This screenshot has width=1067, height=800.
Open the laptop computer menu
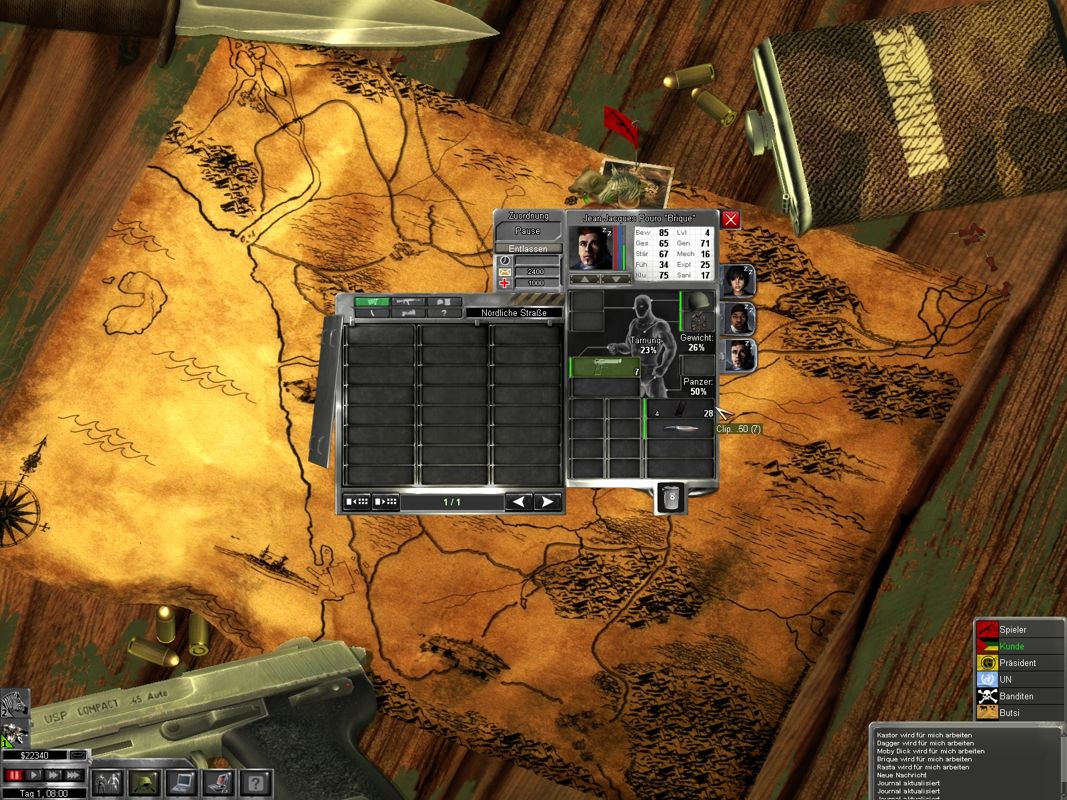click(x=182, y=781)
